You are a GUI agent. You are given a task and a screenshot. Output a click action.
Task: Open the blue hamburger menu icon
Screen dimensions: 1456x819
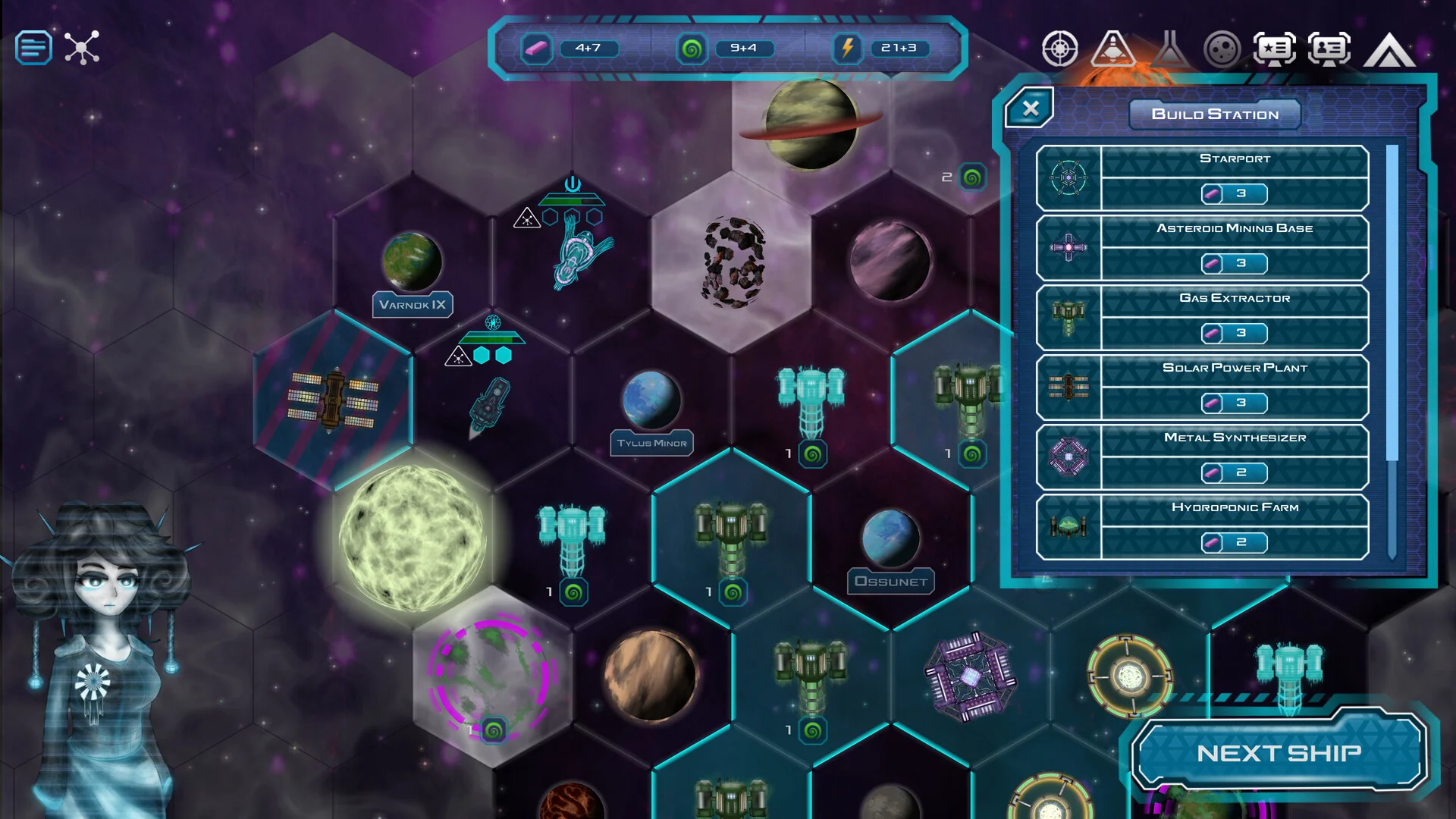click(x=33, y=48)
